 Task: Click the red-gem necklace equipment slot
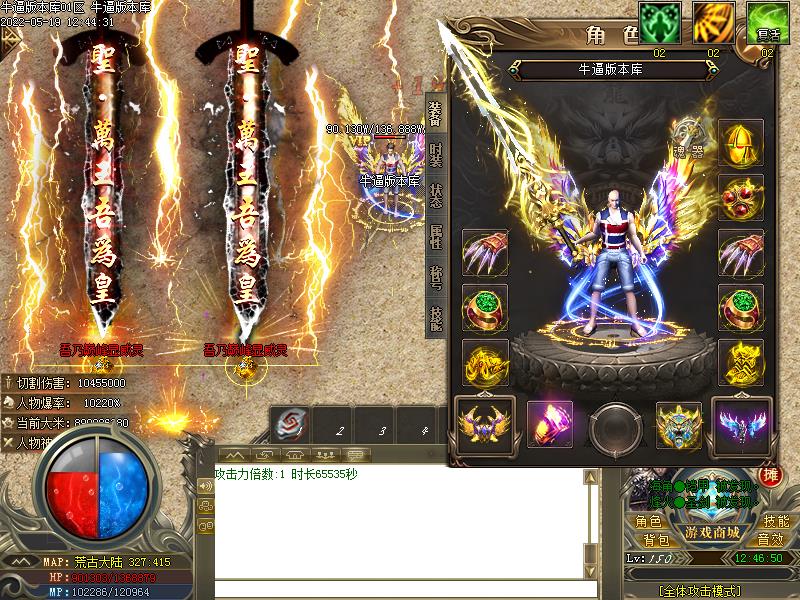[x=741, y=198]
